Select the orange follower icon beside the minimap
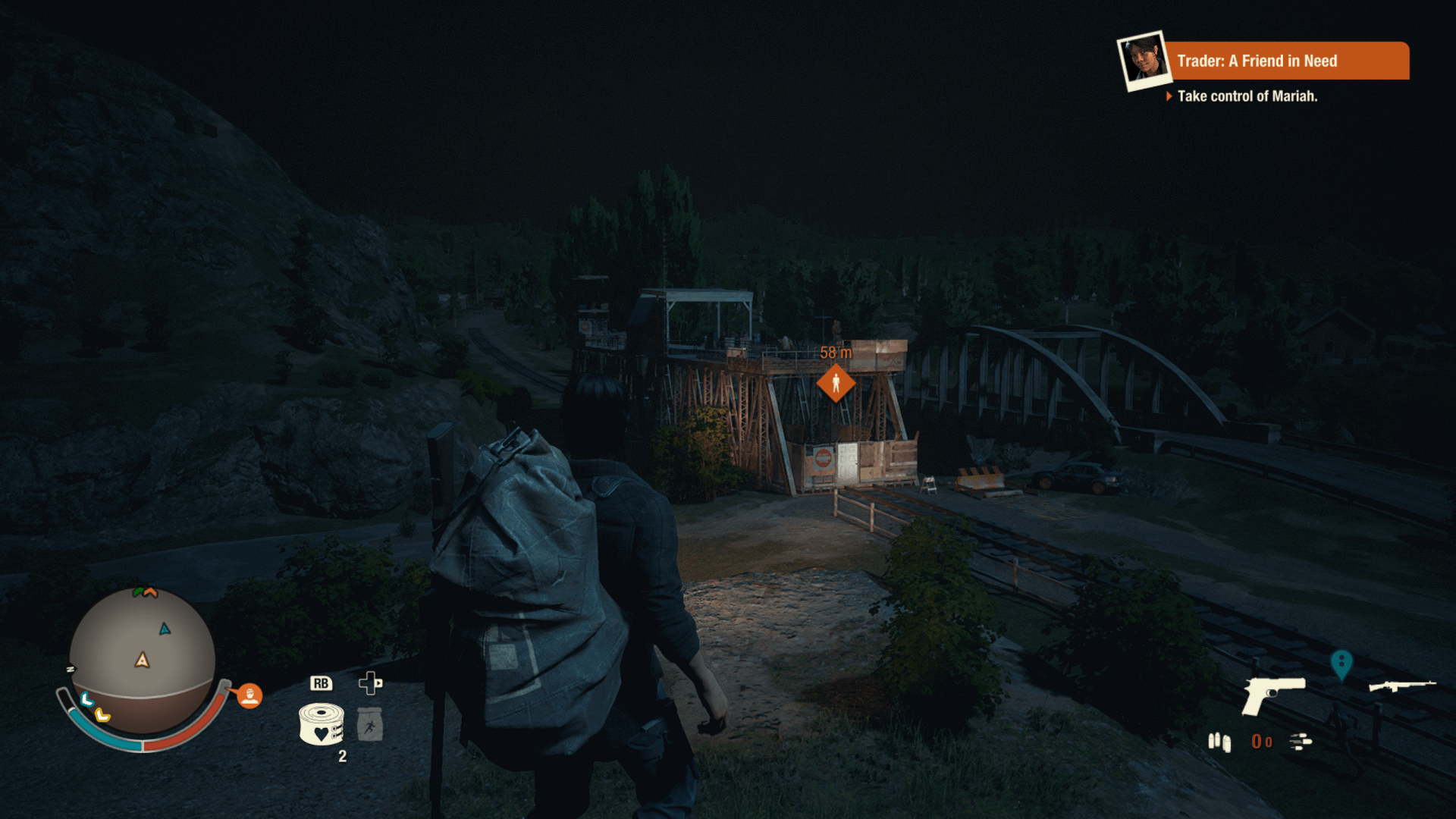The image size is (1456, 819). click(249, 695)
